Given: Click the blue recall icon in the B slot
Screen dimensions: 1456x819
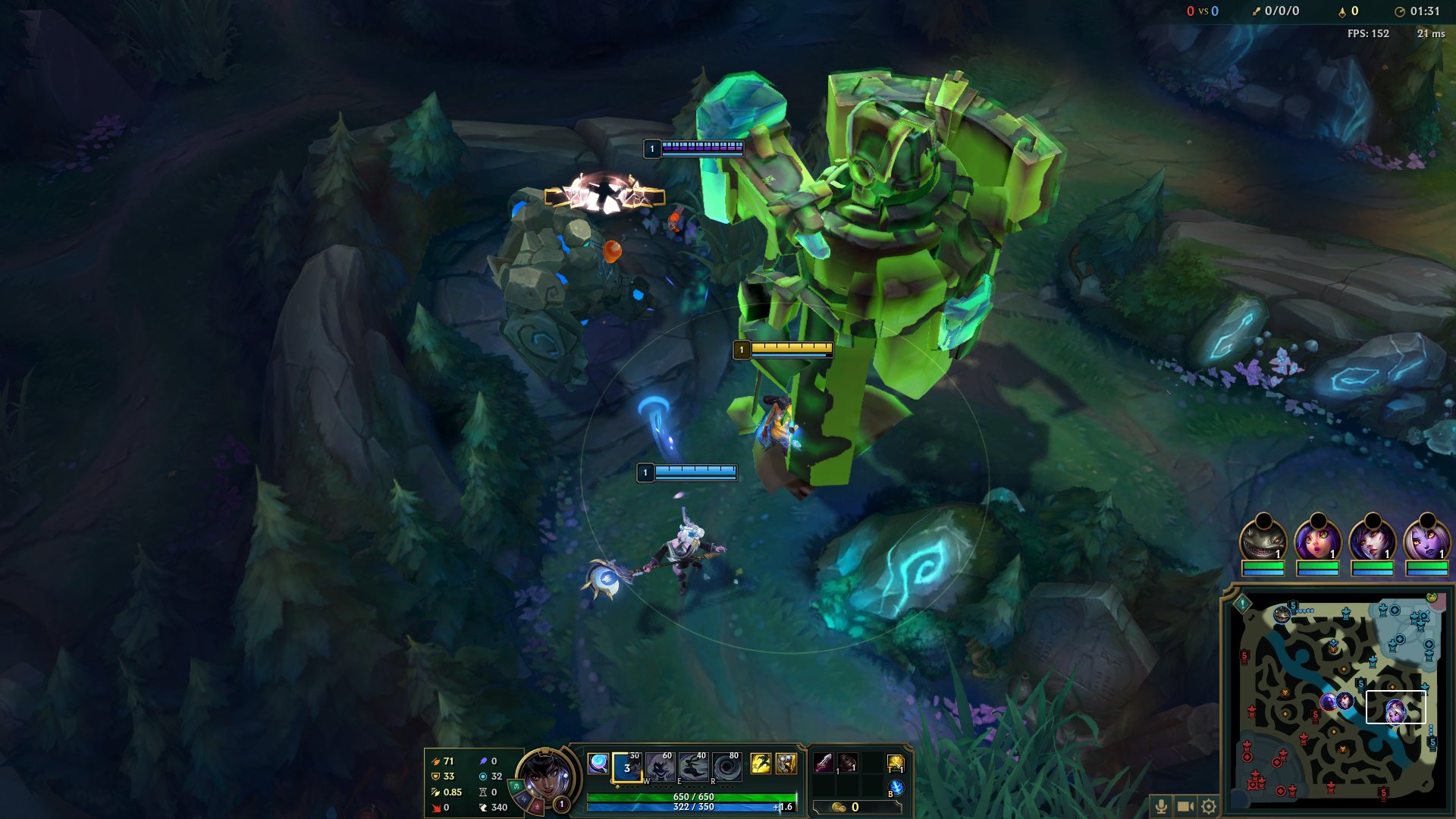Looking at the screenshot, I should click(x=898, y=788).
